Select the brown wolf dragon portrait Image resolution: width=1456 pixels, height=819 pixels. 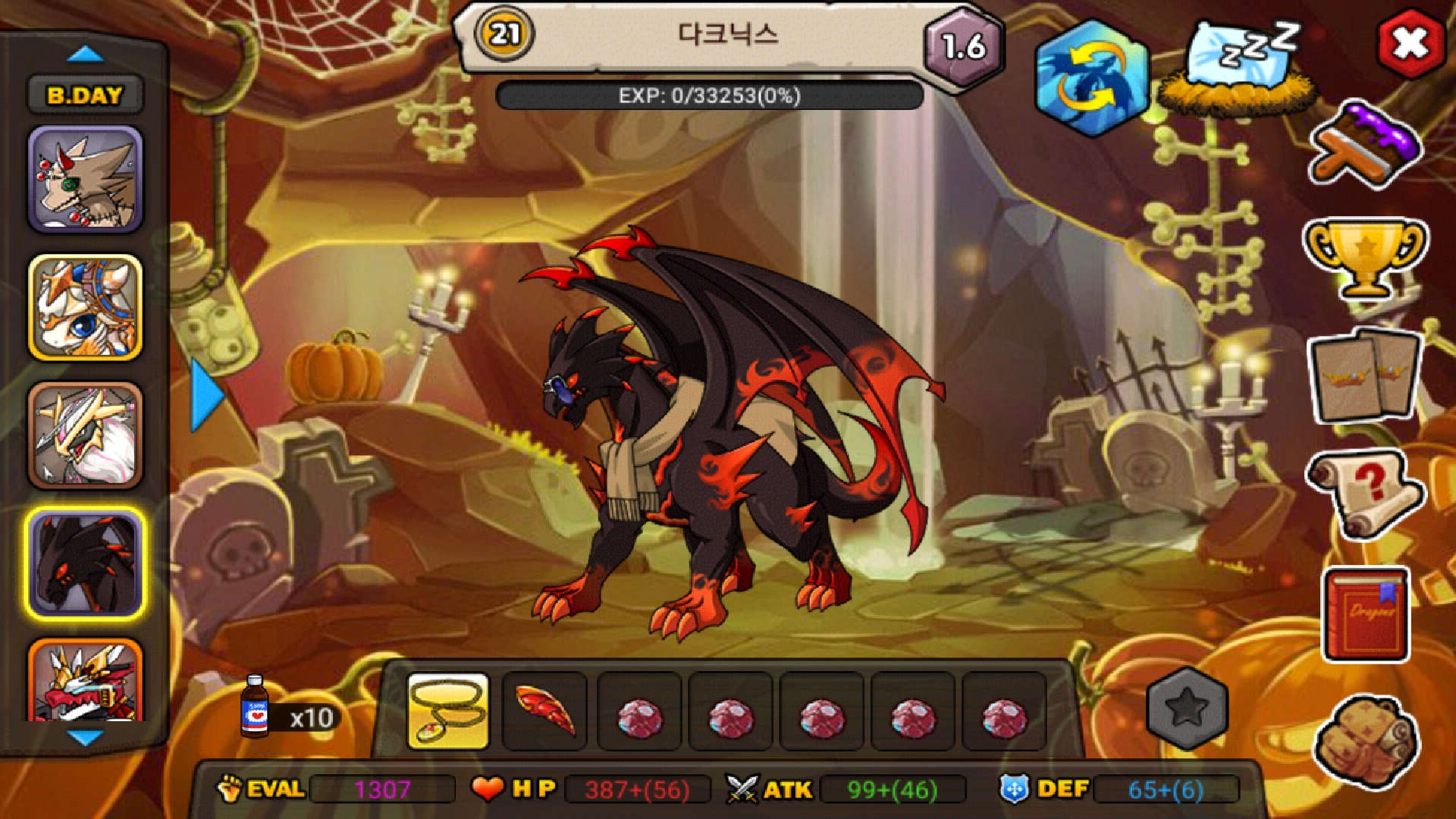[x=85, y=180]
